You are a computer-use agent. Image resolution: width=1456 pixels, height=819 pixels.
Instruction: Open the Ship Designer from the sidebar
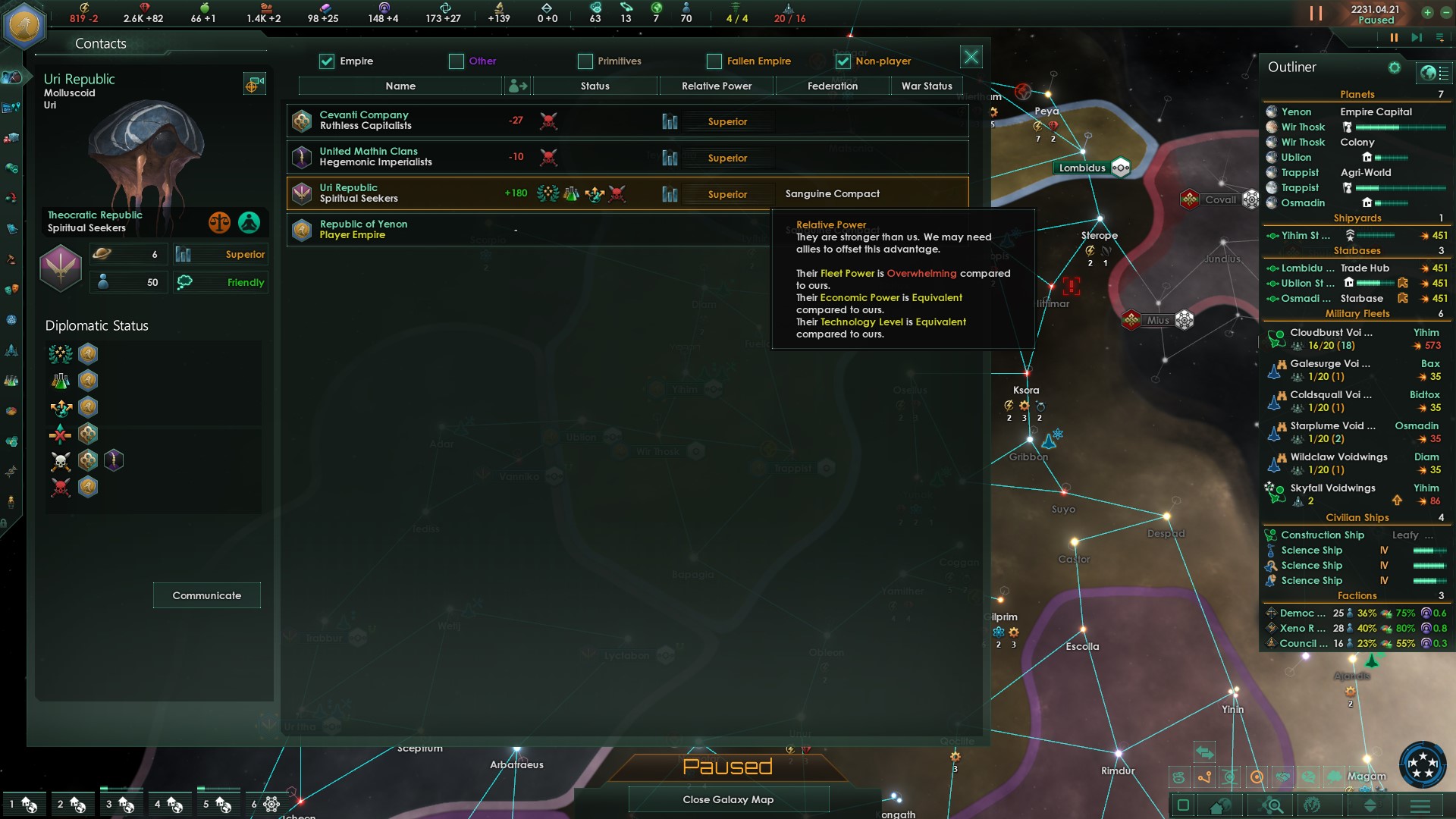(11, 350)
